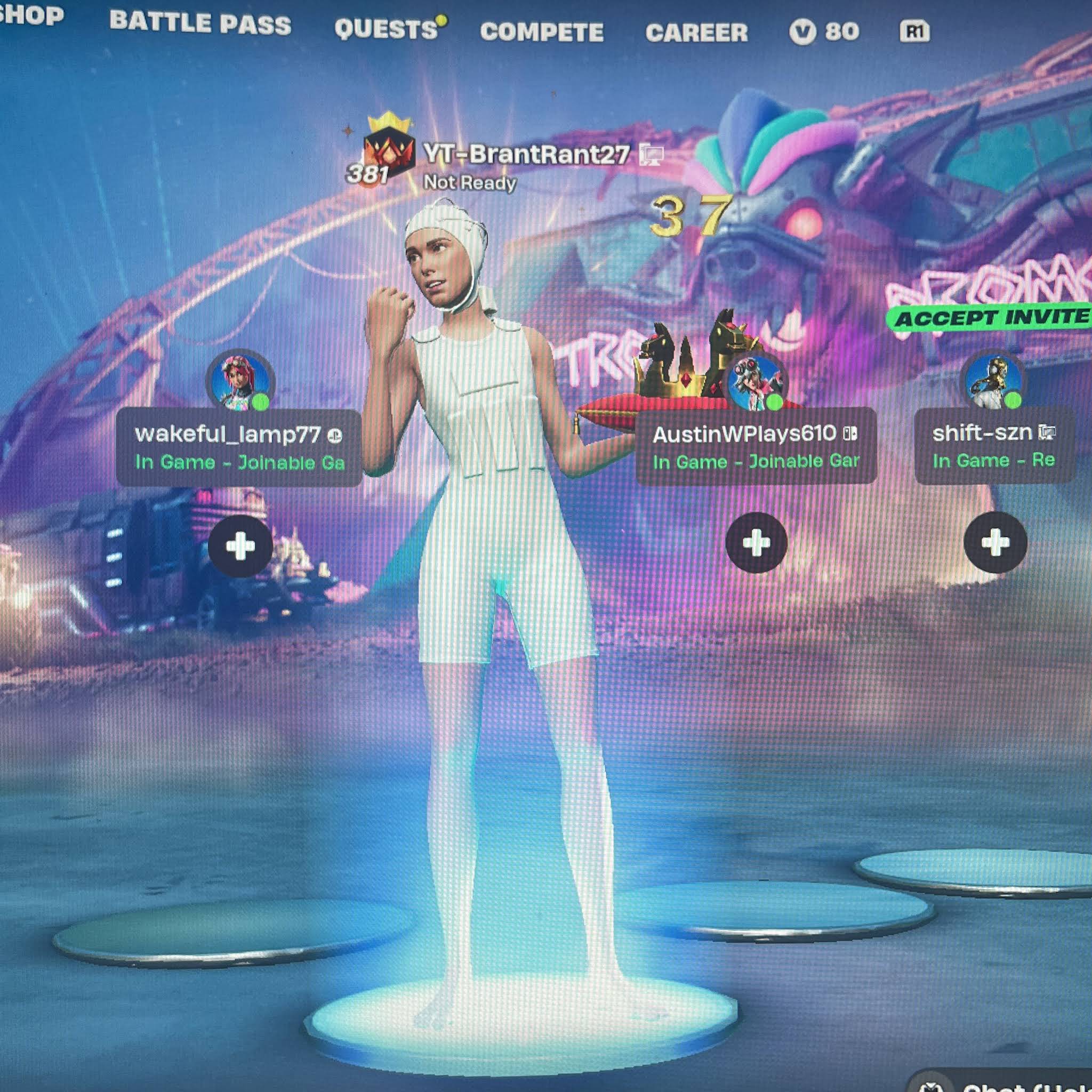This screenshot has width=1092, height=1092.
Task: Select the Career tab
Action: (x=696, y=33)
